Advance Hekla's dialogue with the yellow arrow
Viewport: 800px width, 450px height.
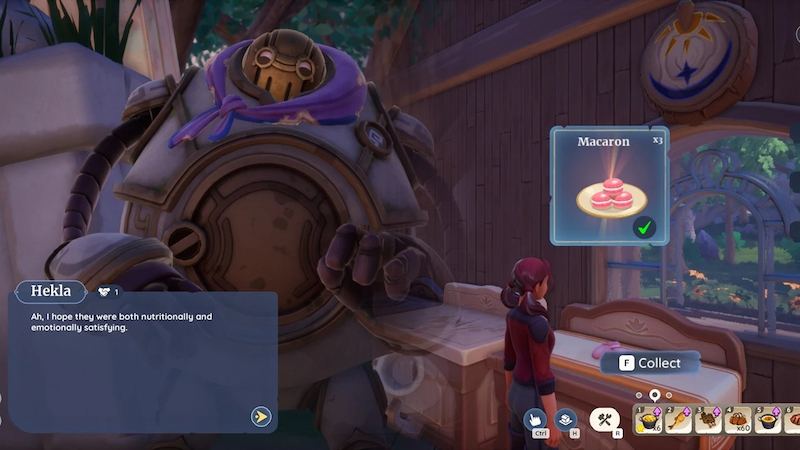click(x=261, y=416)
